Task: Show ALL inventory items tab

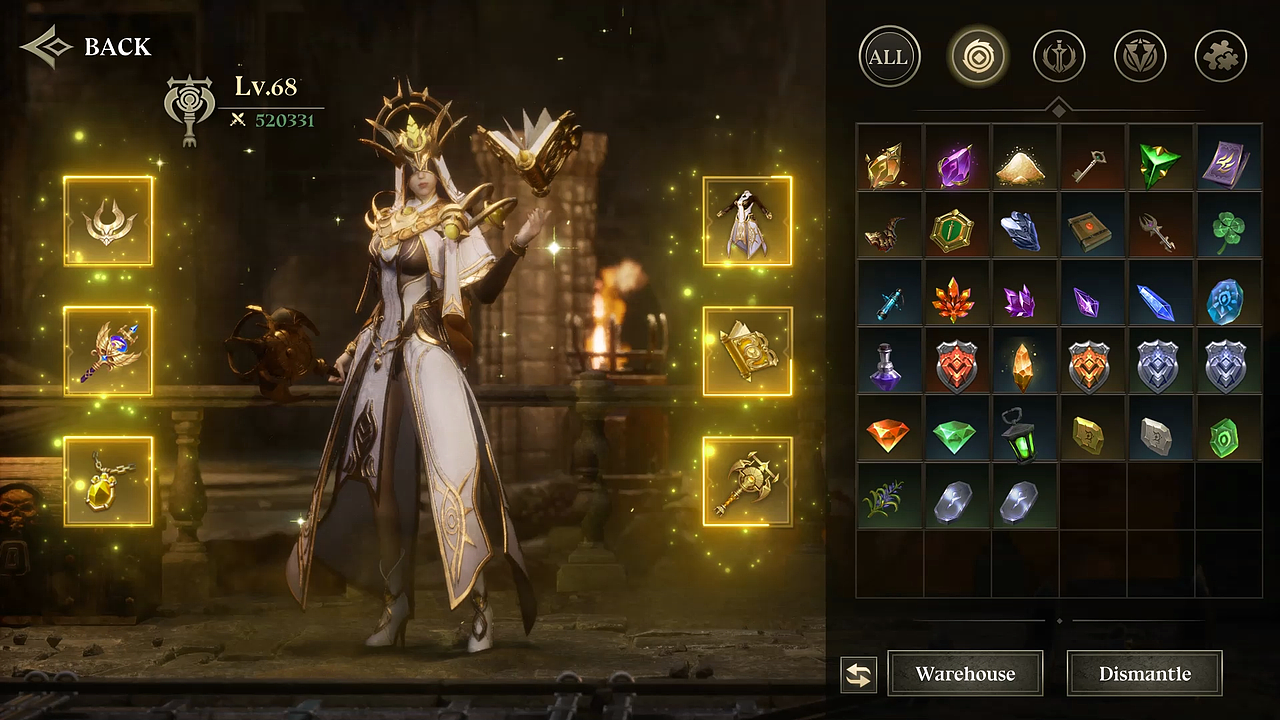Action: [889, 56]
